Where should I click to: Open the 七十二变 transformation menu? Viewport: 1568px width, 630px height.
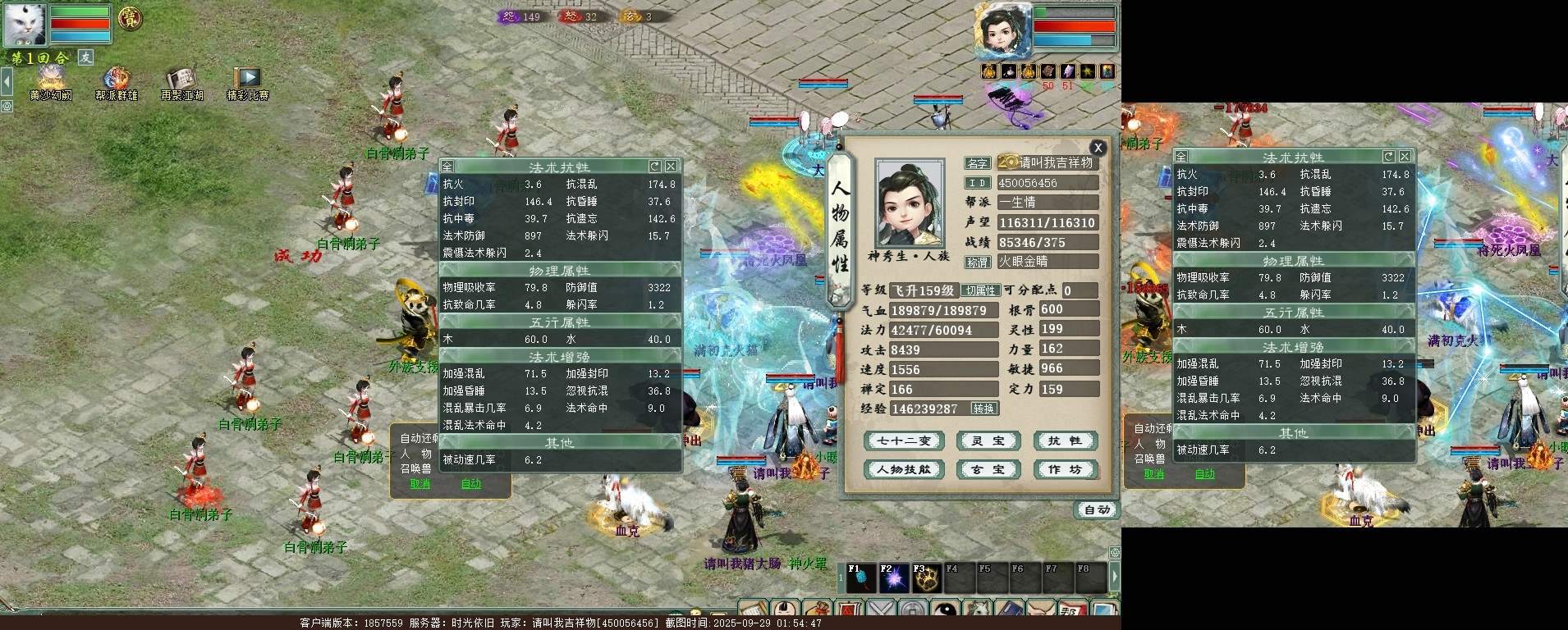pyautogui.click(x=904, y=441)
